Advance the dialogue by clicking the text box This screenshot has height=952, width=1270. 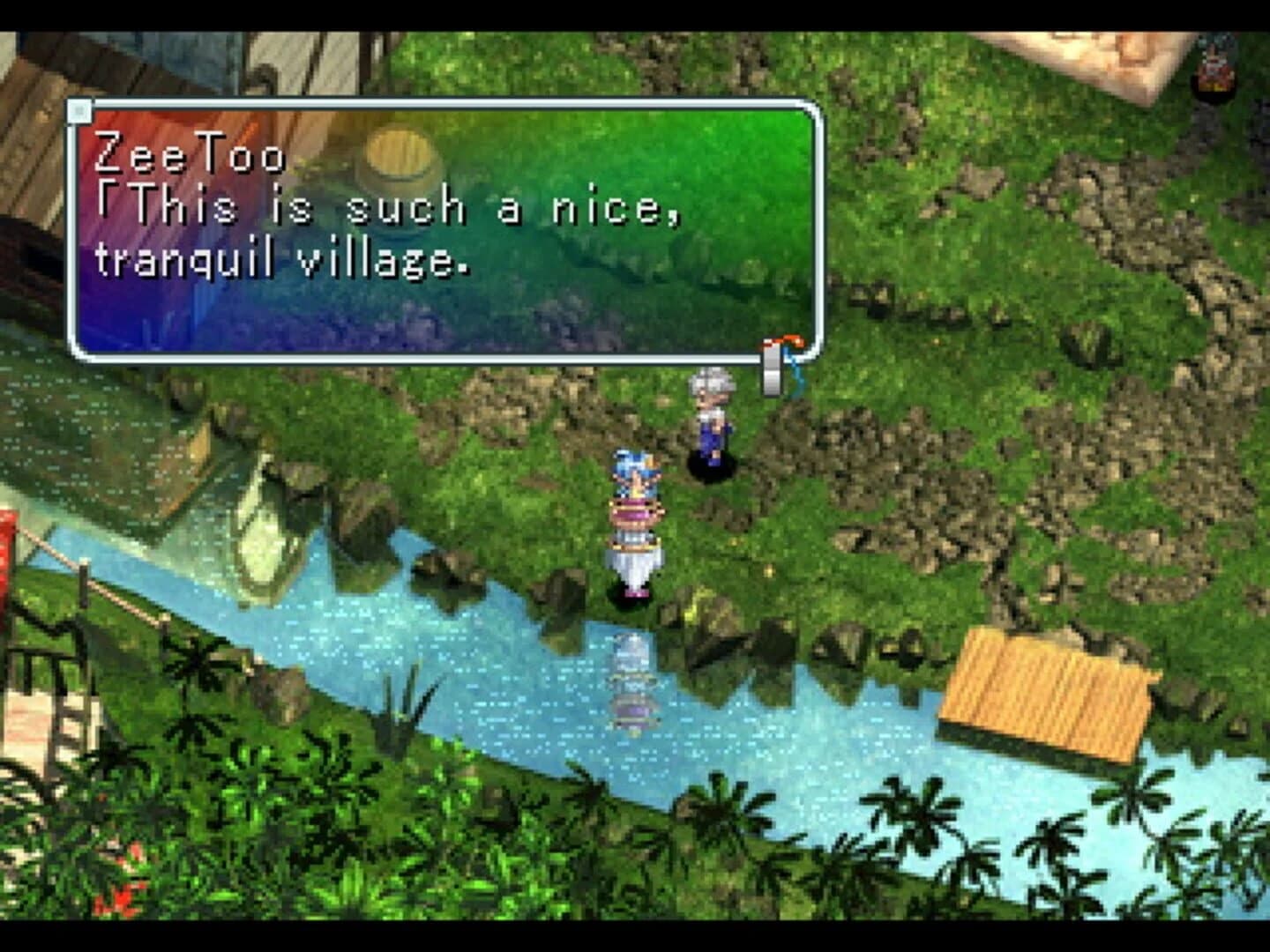441,229
